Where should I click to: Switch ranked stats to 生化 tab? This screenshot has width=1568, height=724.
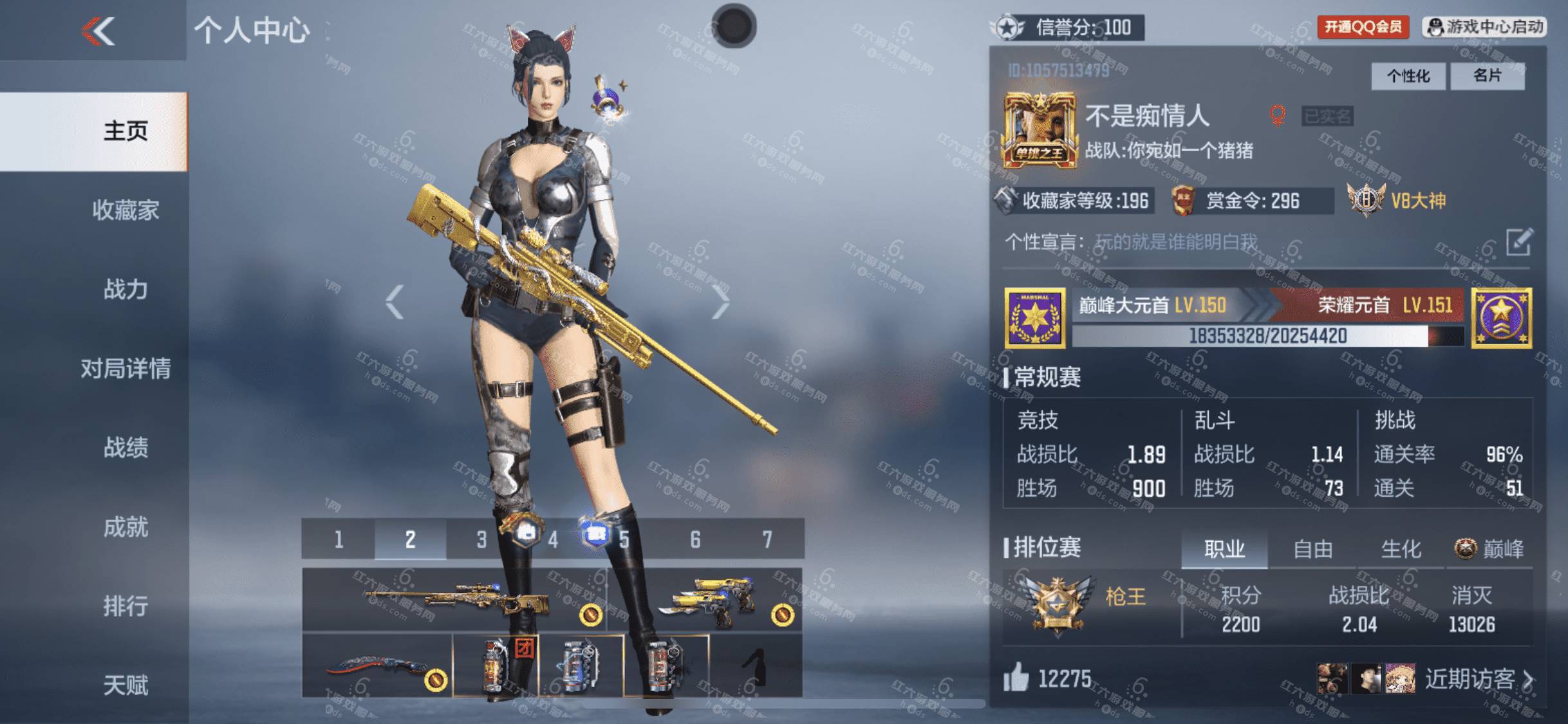click(1401, 550)
